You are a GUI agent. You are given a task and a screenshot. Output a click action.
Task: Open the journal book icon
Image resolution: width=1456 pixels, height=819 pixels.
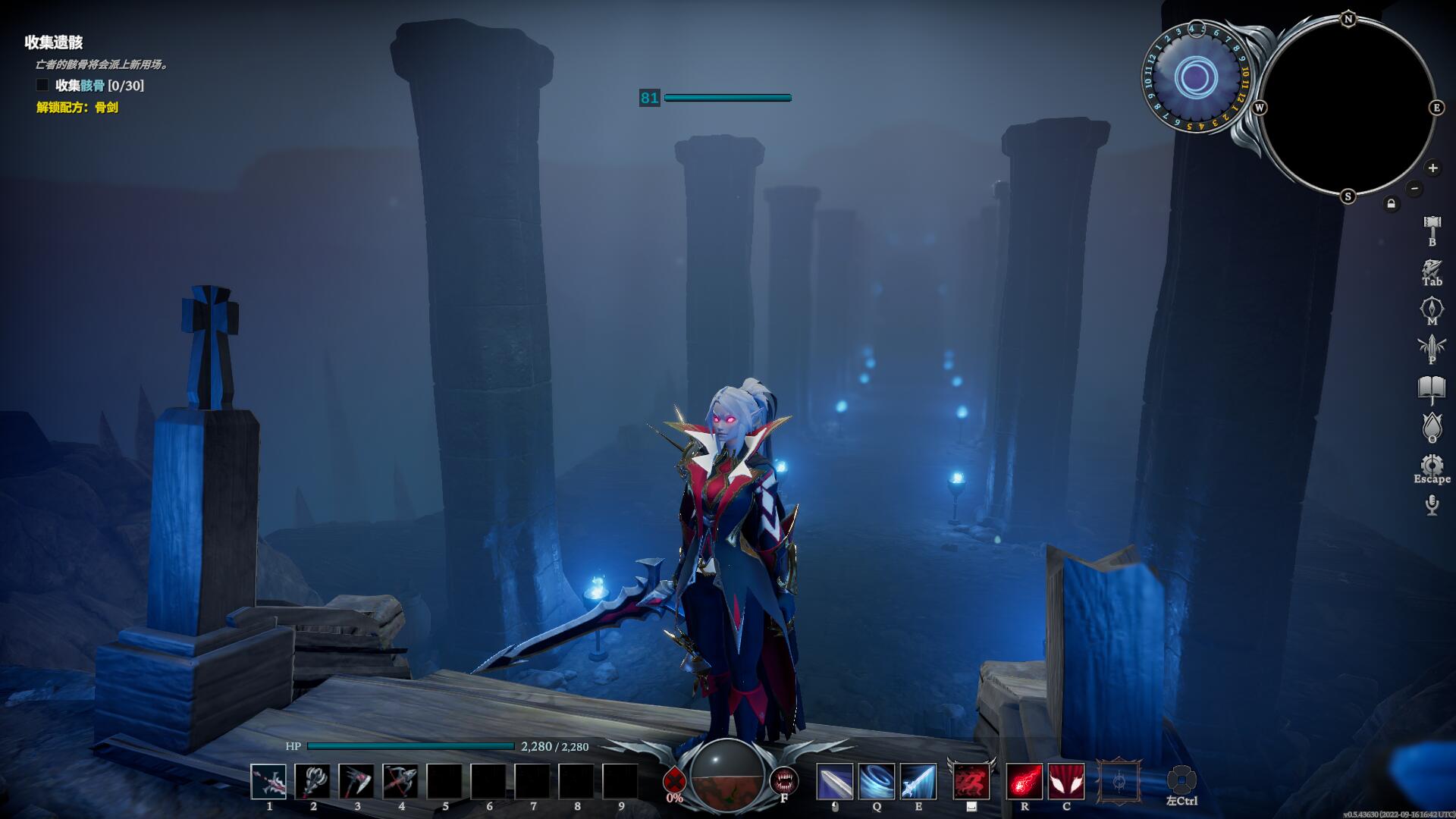[x=1432, y=390]
